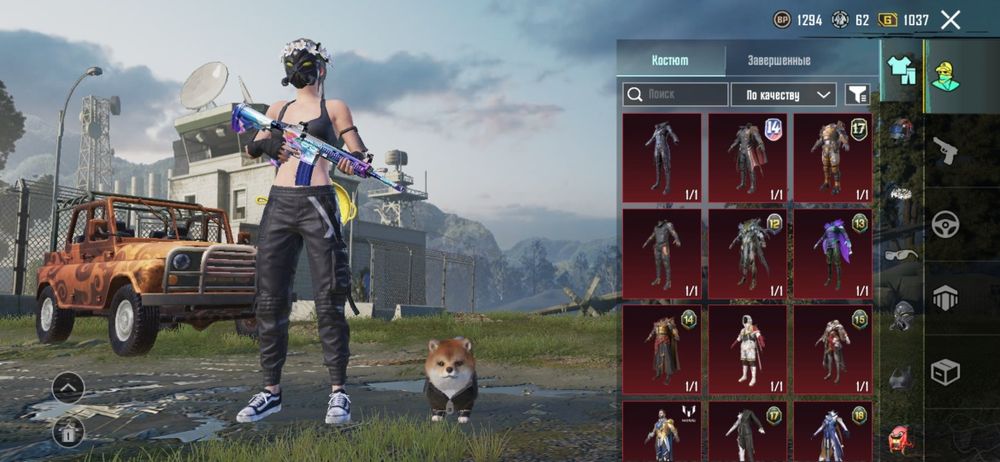Screen dimensions: 1000x462
Task: Open the box crate category
Action: (945, 372)
